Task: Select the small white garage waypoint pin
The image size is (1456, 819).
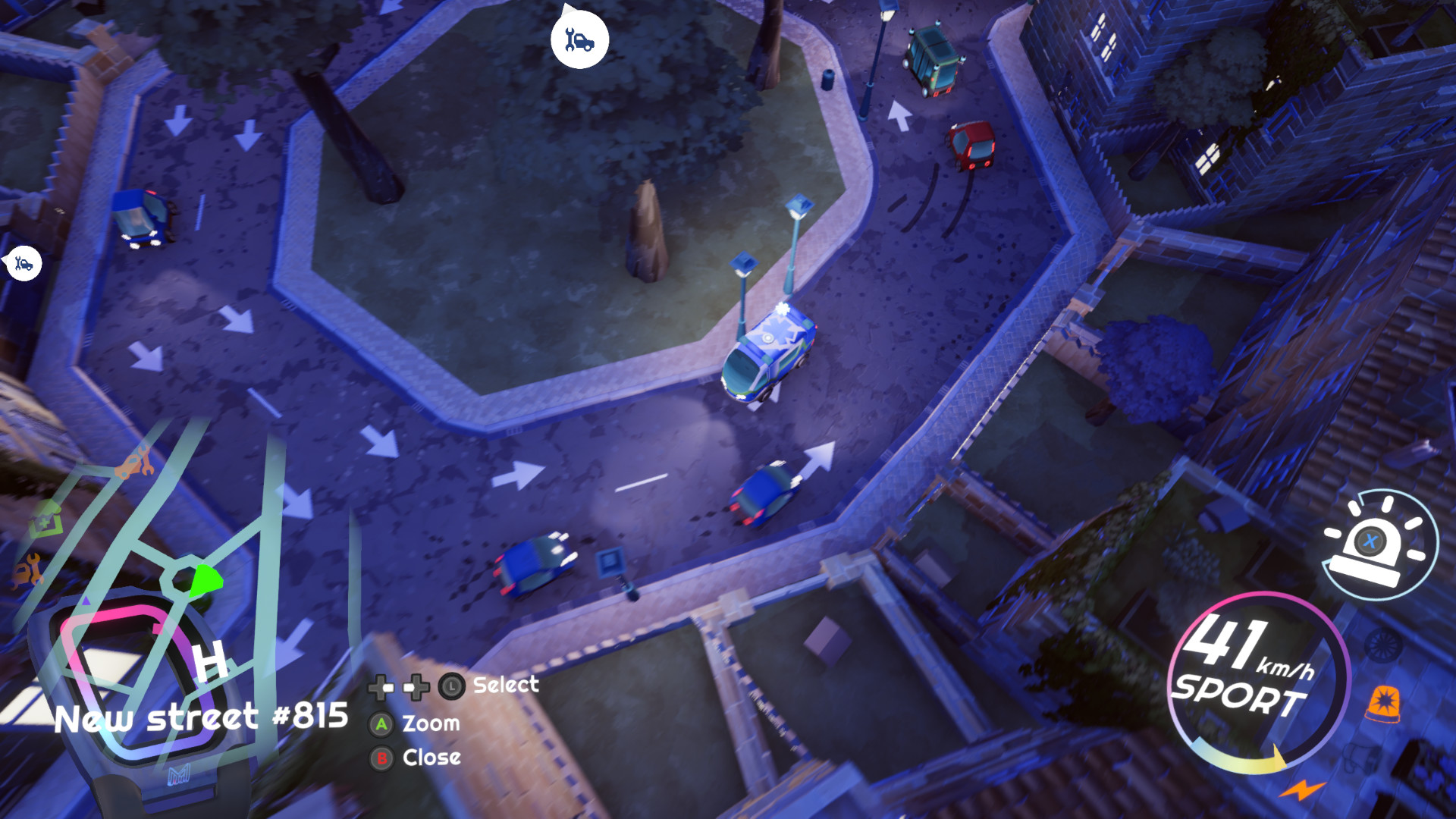Action: coord(24,264)
